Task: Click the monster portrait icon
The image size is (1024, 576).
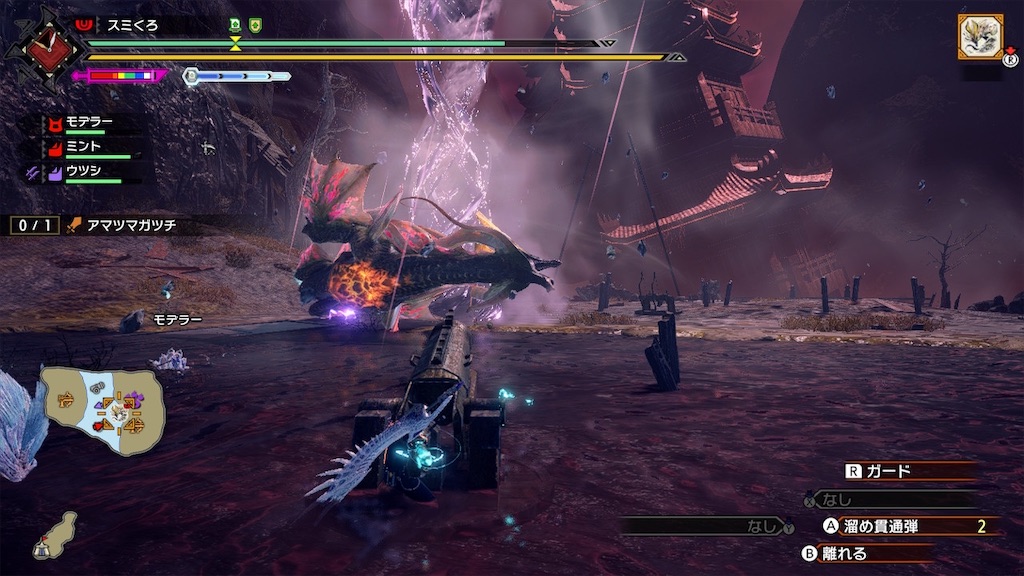Action: (980, 37)
